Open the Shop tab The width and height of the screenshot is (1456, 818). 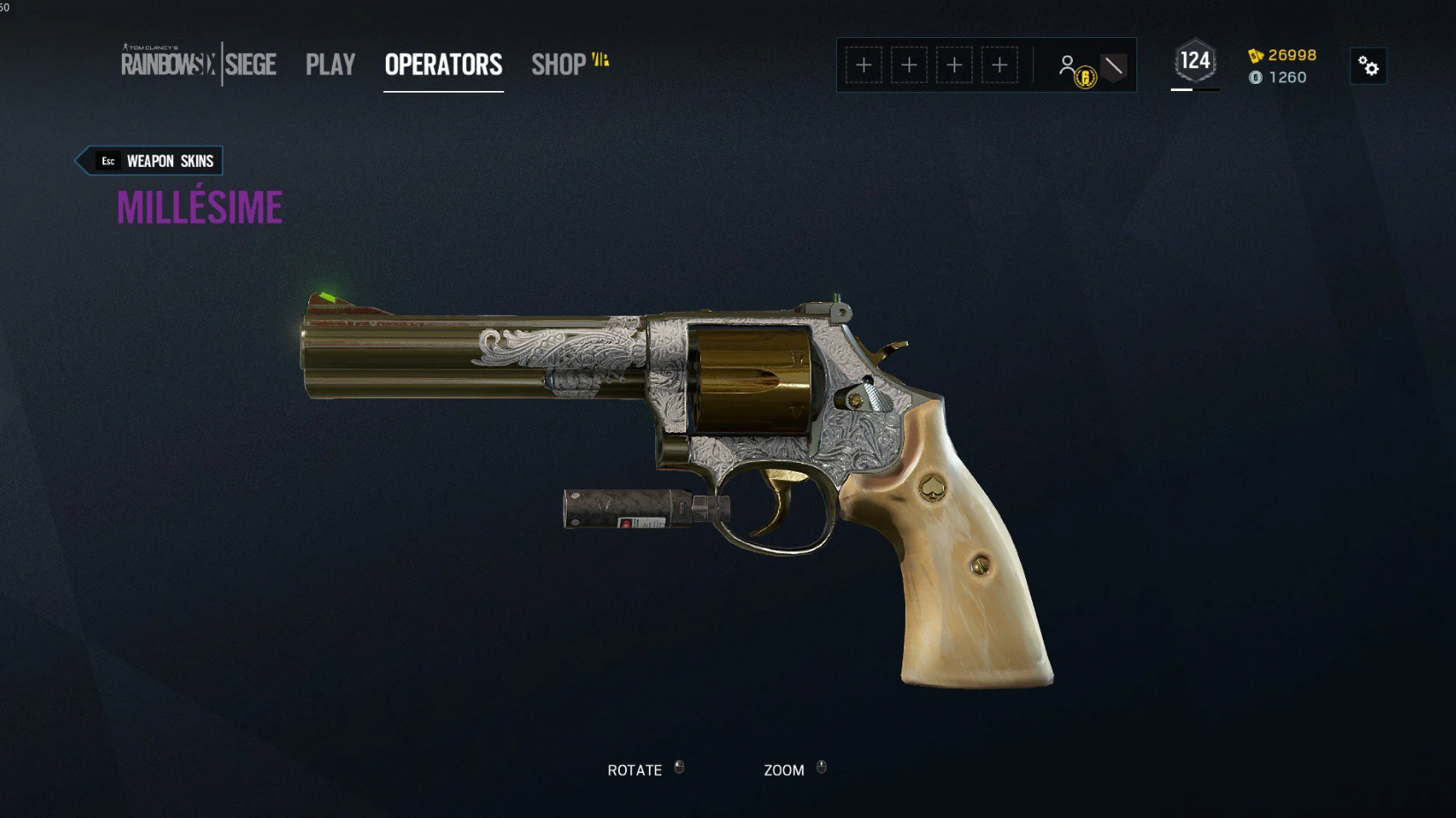(x=559, y=64)
